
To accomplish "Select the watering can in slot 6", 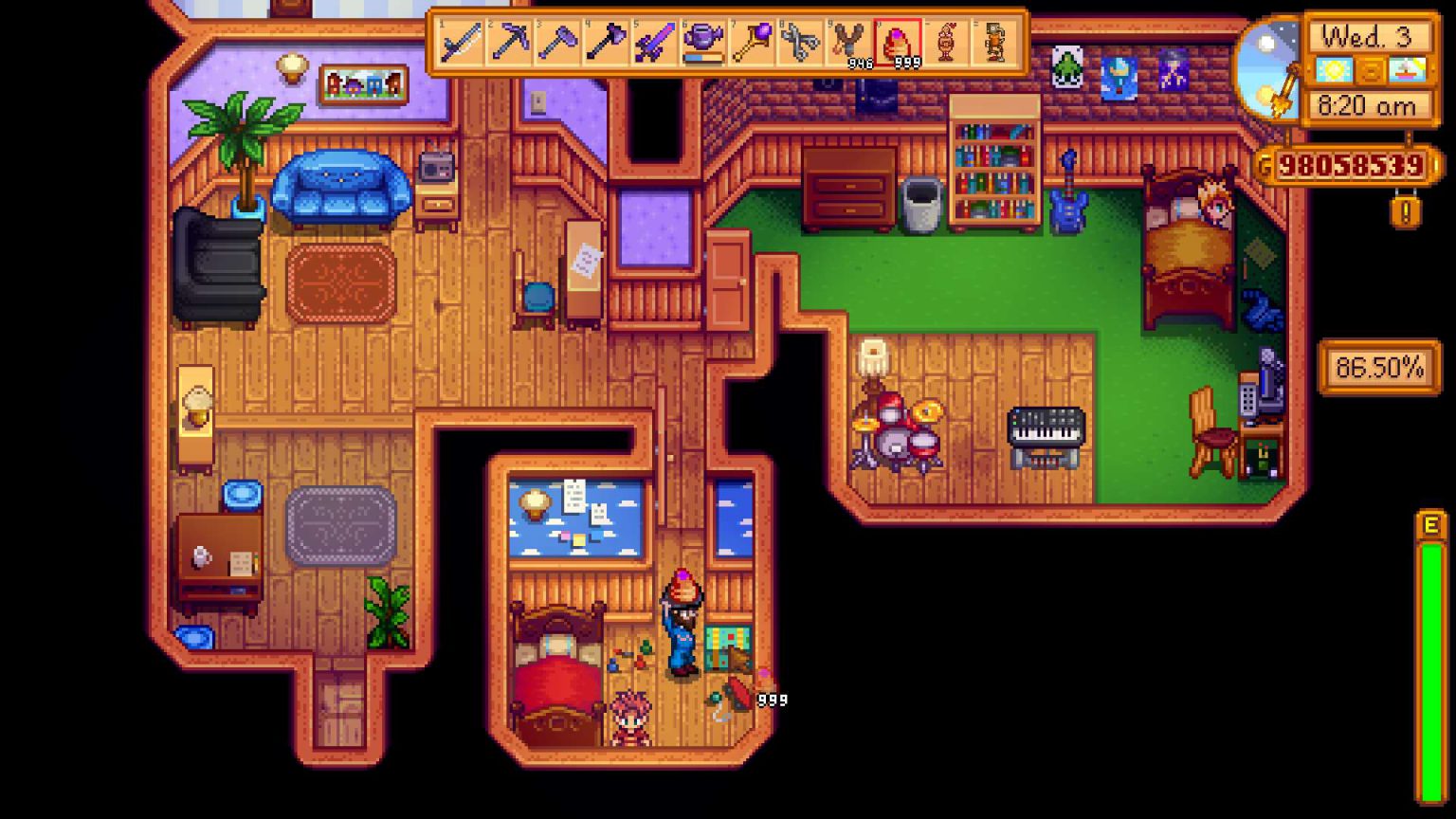I will (702, 42).
